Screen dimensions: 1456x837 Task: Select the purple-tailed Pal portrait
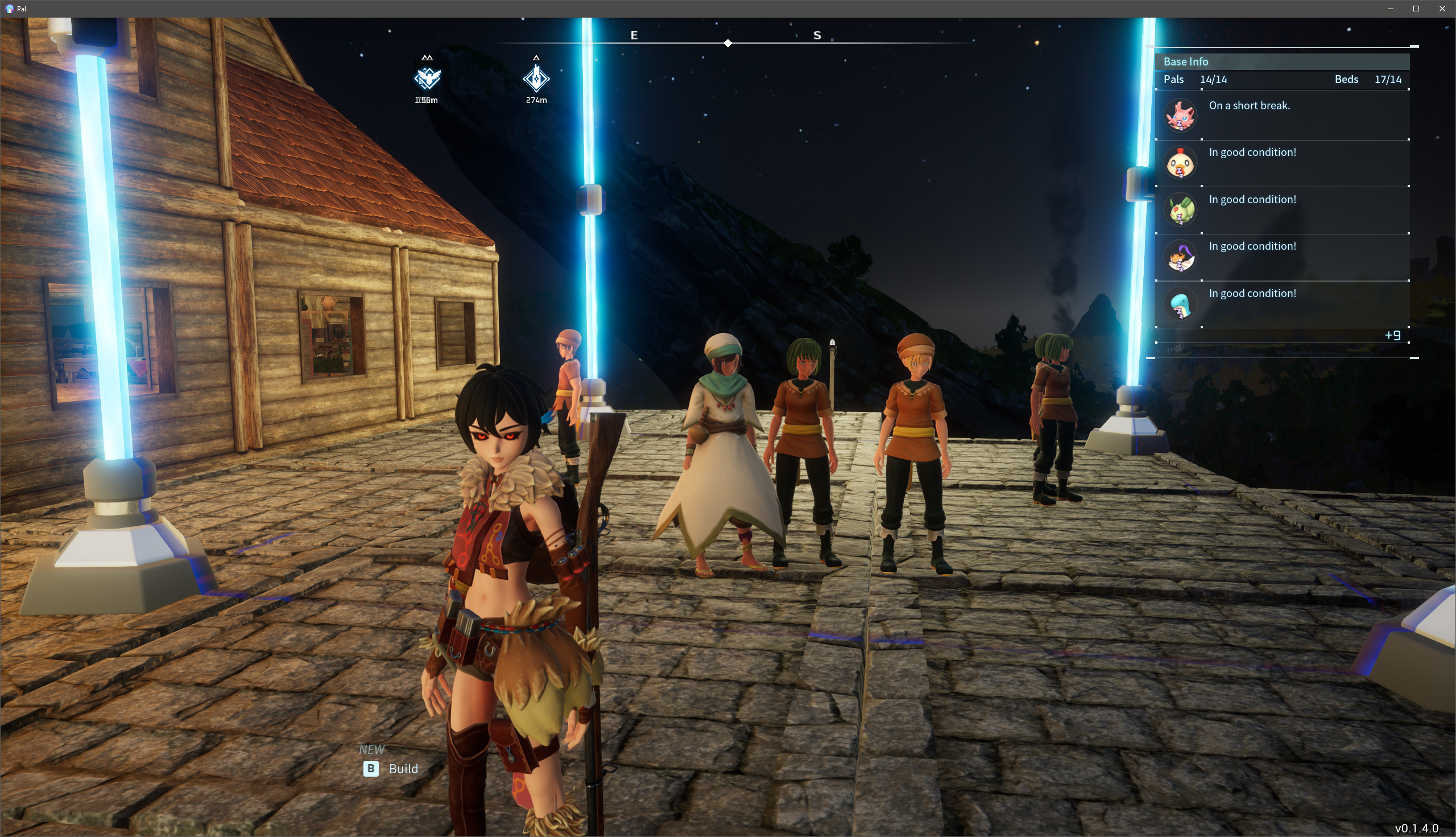point(1180,257)
